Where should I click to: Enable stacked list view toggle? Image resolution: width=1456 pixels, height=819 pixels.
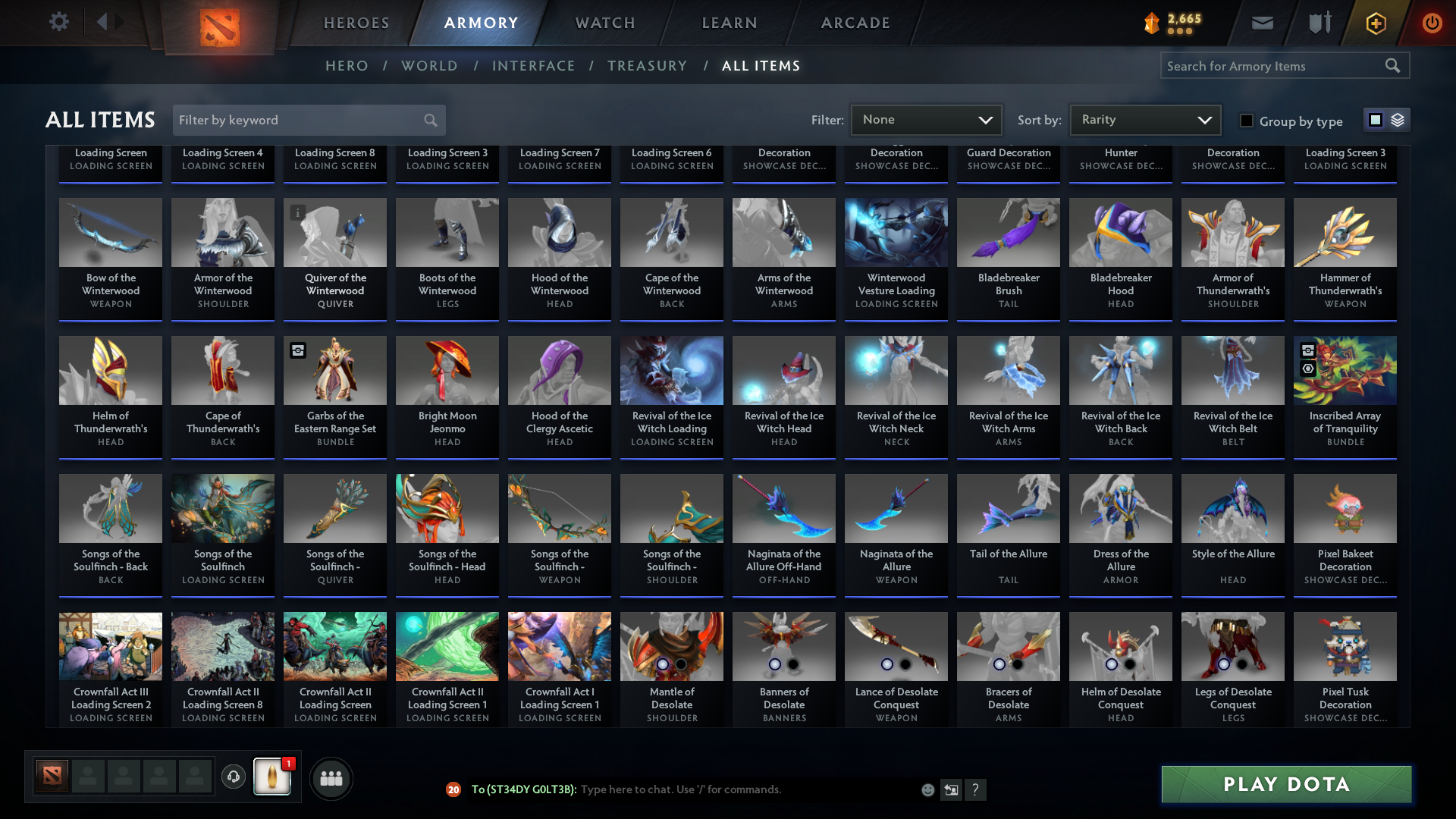[x=1399, y=119]
